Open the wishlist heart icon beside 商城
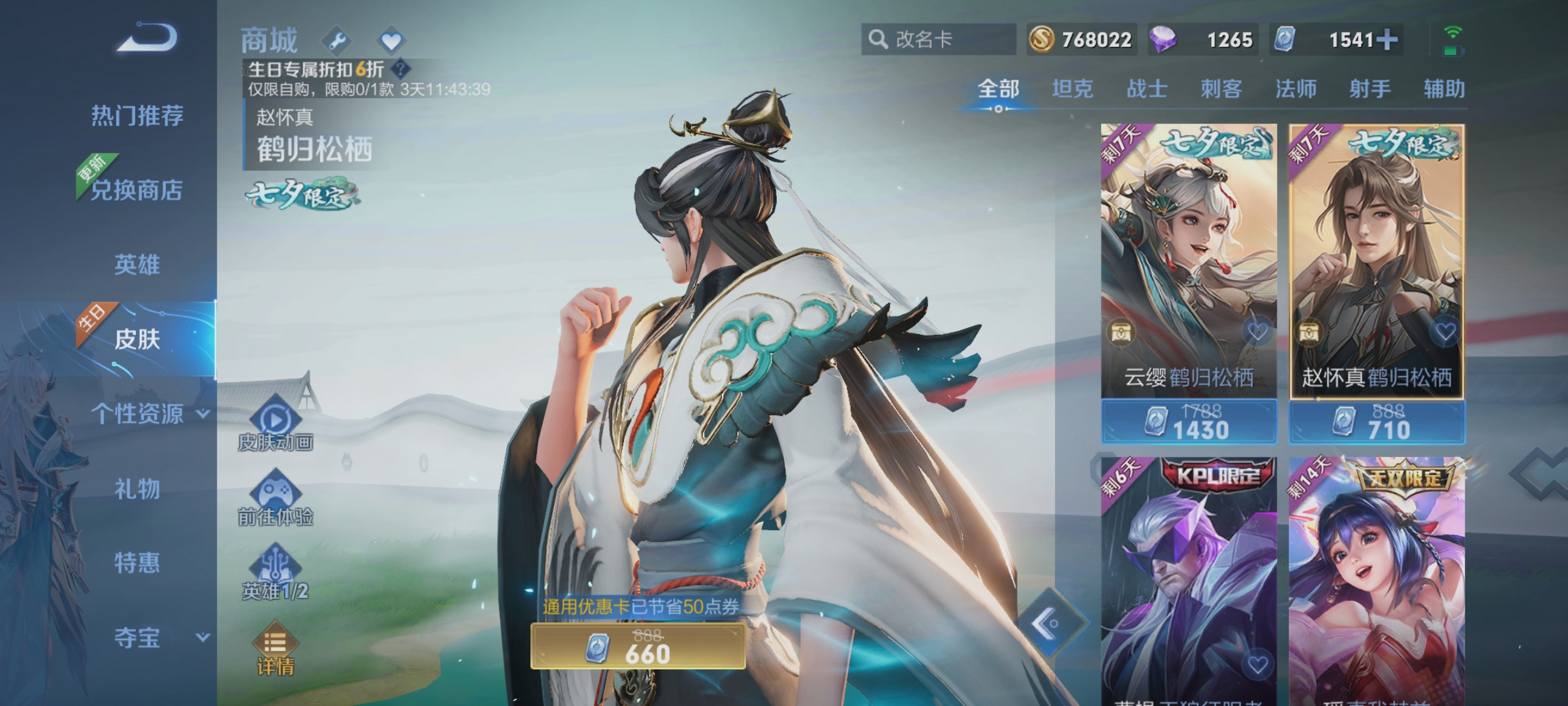1568x706 pixels. (391, 41)
